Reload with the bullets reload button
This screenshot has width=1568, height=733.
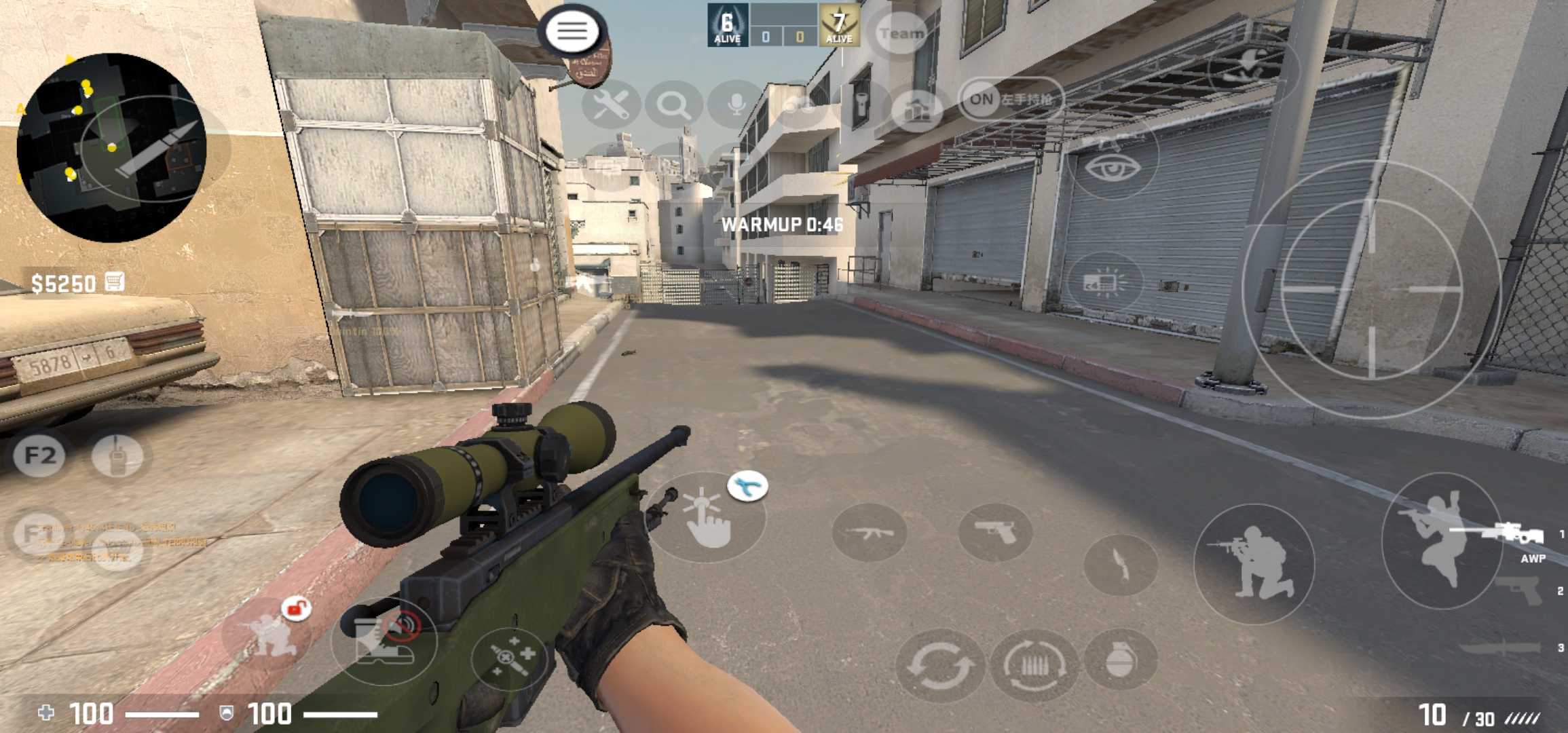(x=1034, y=664)
